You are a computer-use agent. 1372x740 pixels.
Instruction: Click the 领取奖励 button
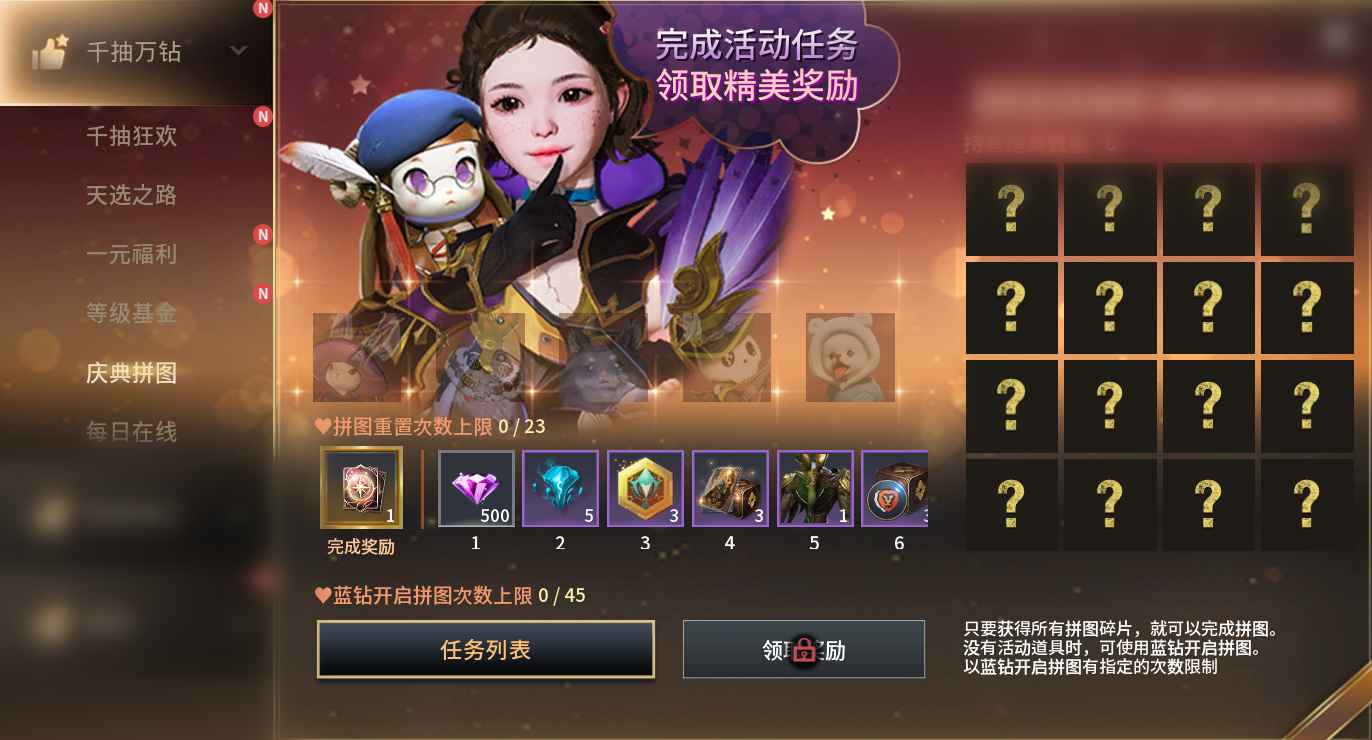pyautogui.click(x=803, y=649)
